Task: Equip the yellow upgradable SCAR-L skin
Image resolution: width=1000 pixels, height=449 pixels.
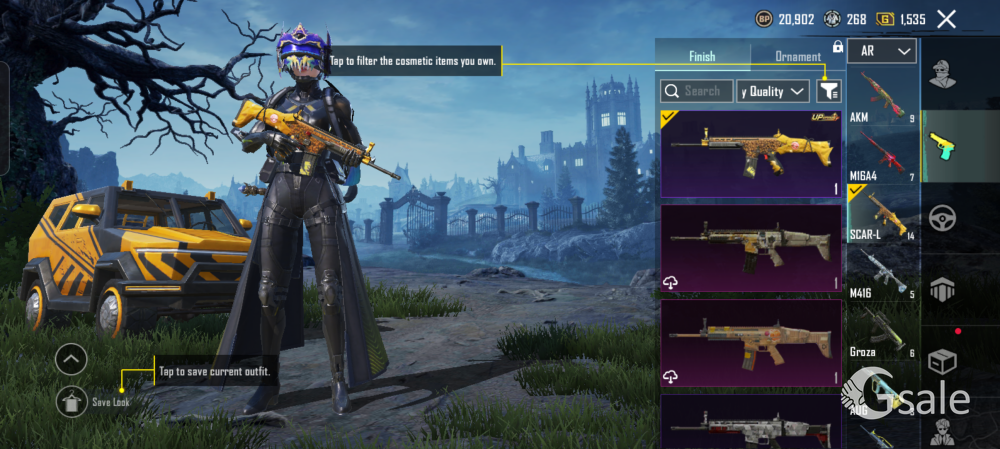Action: click(751, 154)
